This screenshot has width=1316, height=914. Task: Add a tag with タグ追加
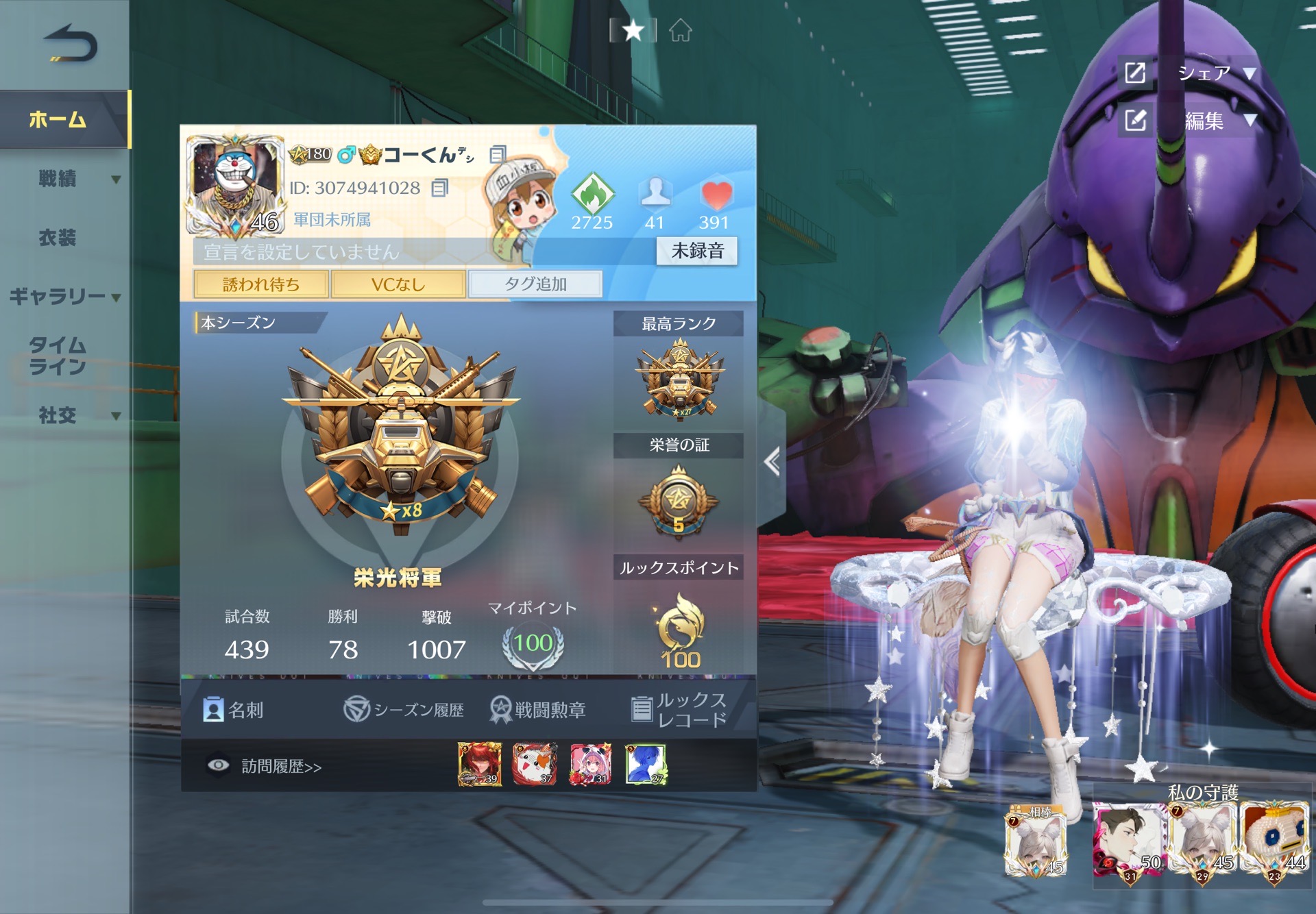tap(535, 284)
